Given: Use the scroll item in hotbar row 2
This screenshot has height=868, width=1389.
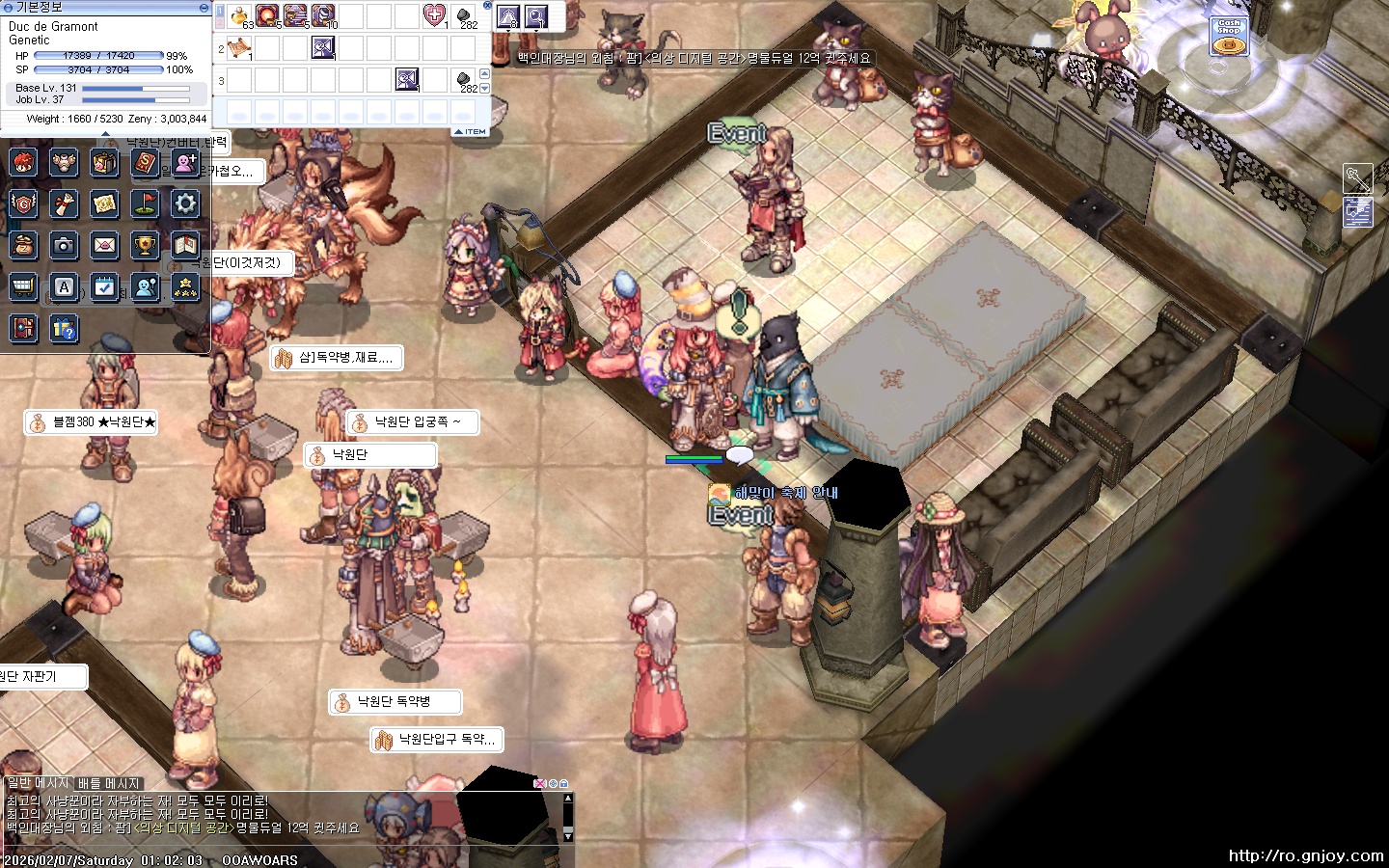Looking at the screenshot, I should 239,47.
